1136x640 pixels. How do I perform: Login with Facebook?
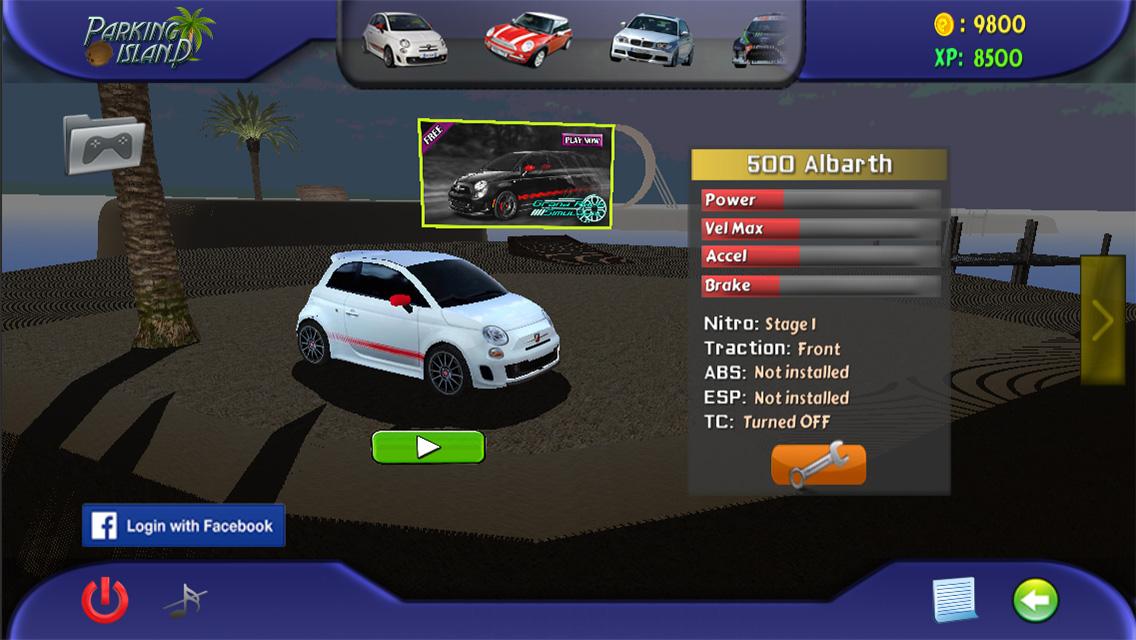(x=184, y=526)
